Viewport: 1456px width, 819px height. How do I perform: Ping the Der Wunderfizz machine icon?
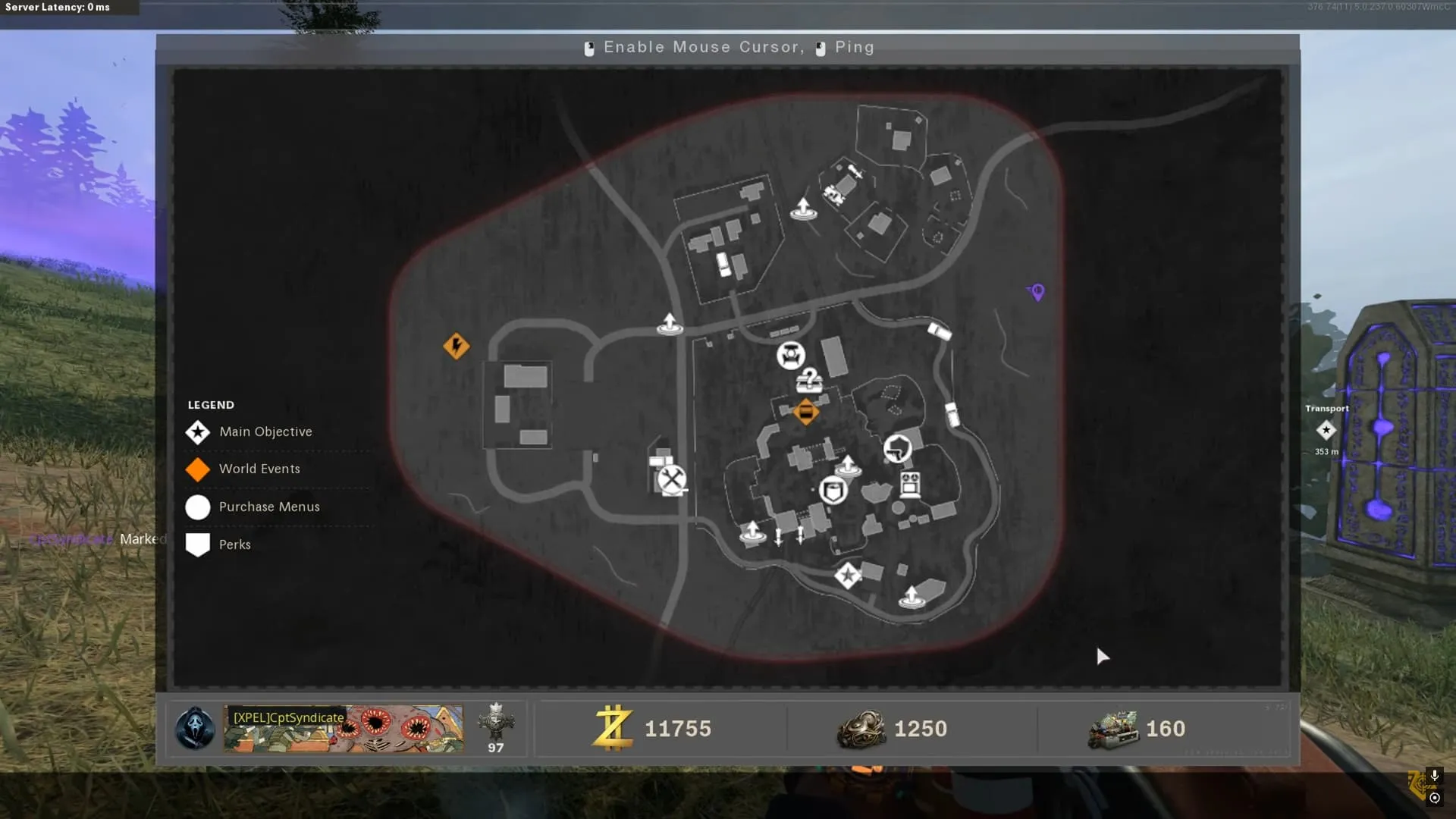(x=910, y=484)
